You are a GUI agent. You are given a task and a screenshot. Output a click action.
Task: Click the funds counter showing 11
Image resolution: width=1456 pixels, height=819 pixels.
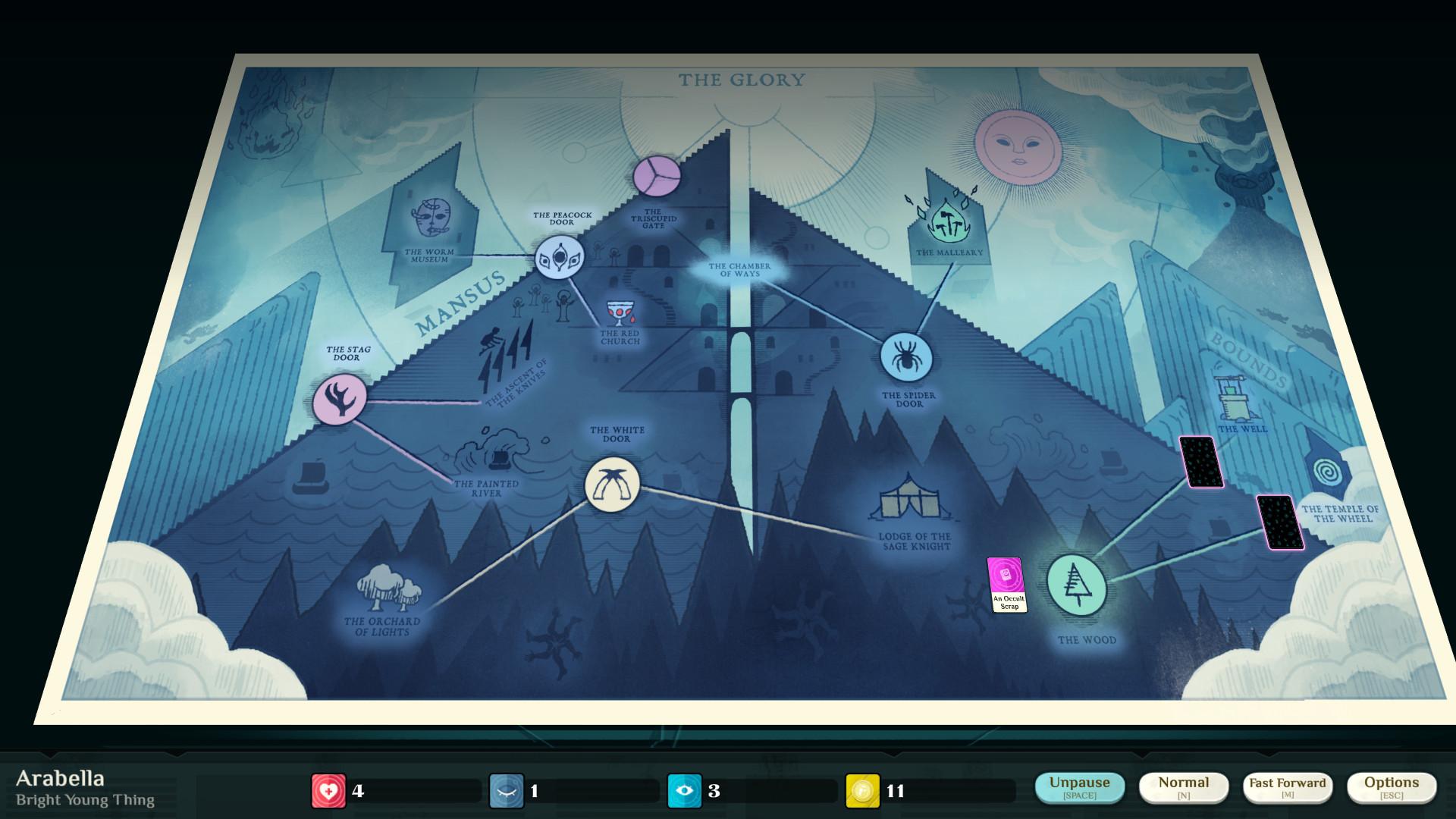861,789
